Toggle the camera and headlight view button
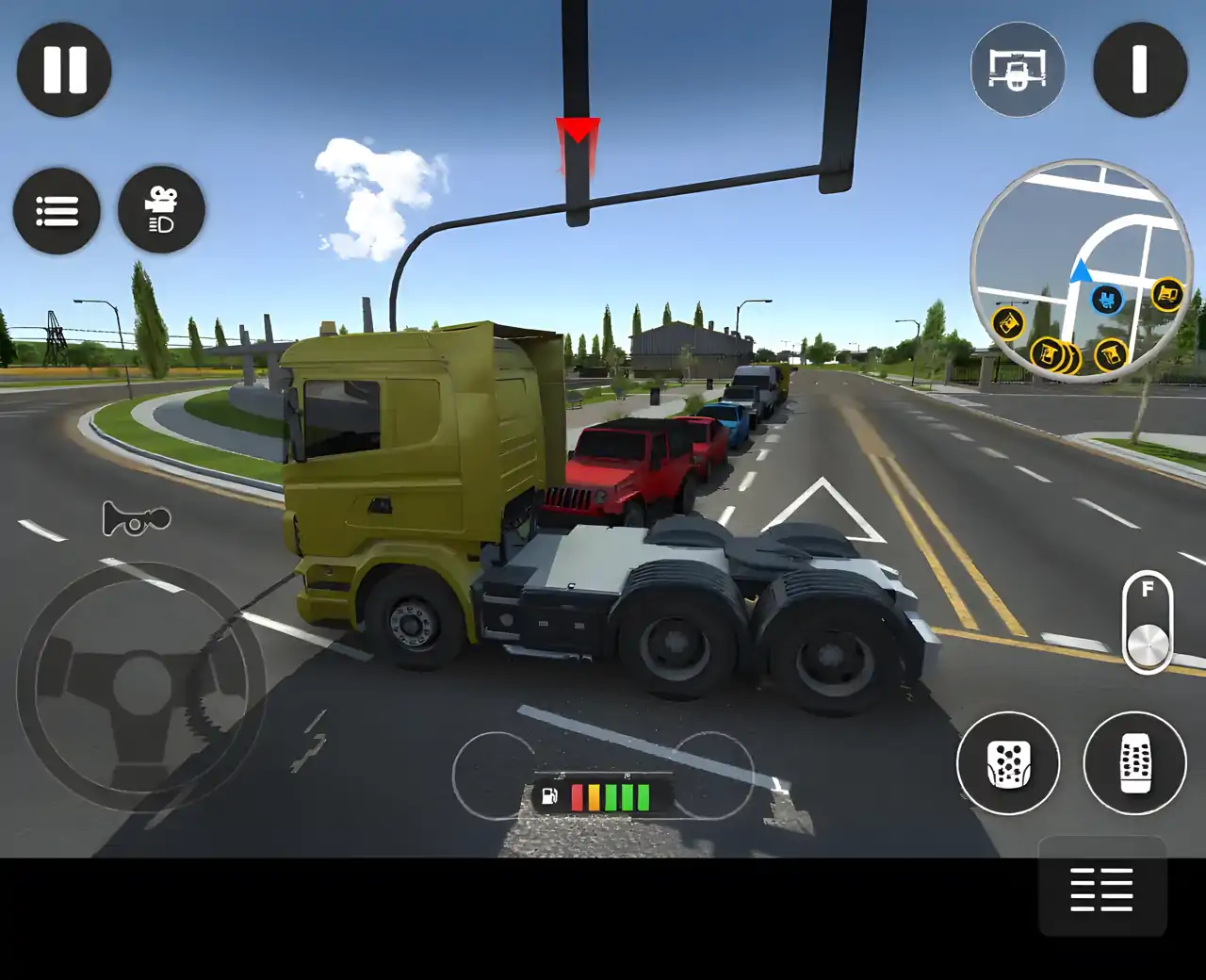1206x980 pixels. 161,211
